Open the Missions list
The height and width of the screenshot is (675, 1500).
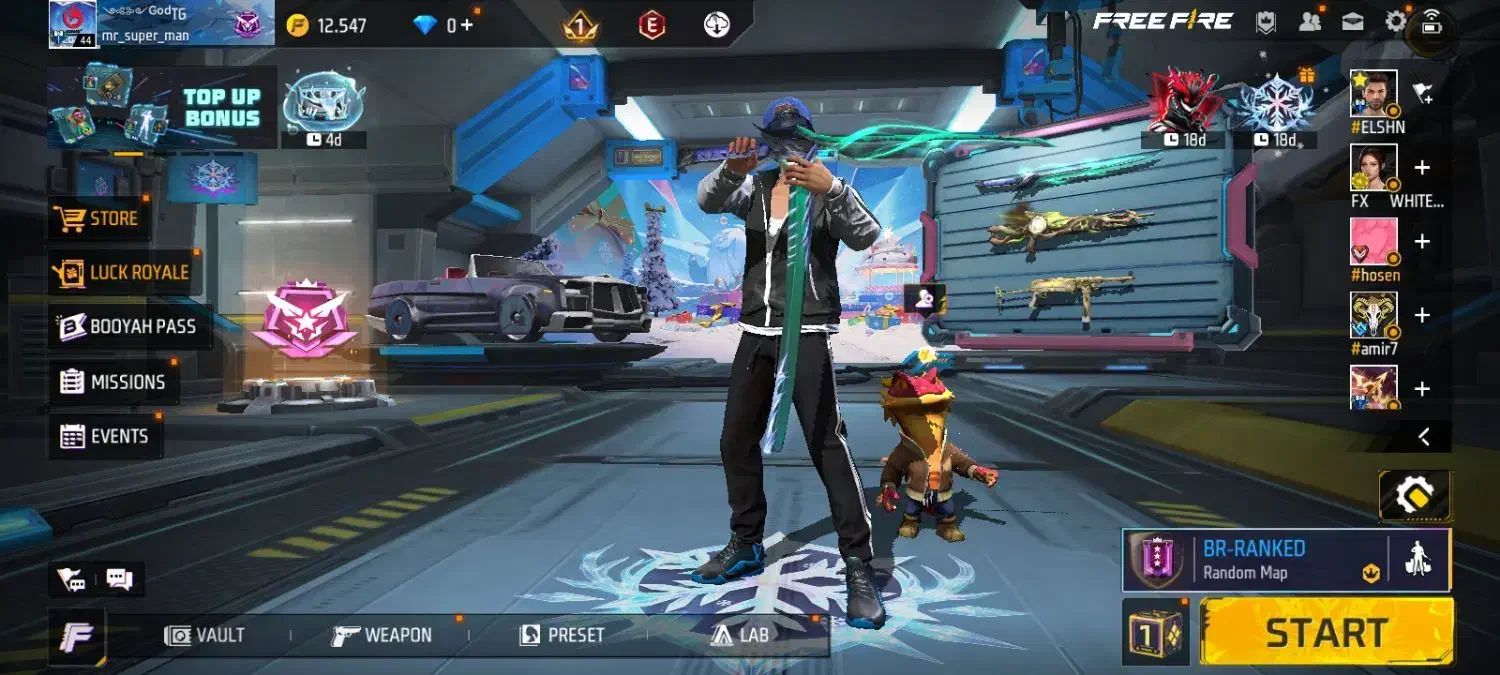[112, 382]
